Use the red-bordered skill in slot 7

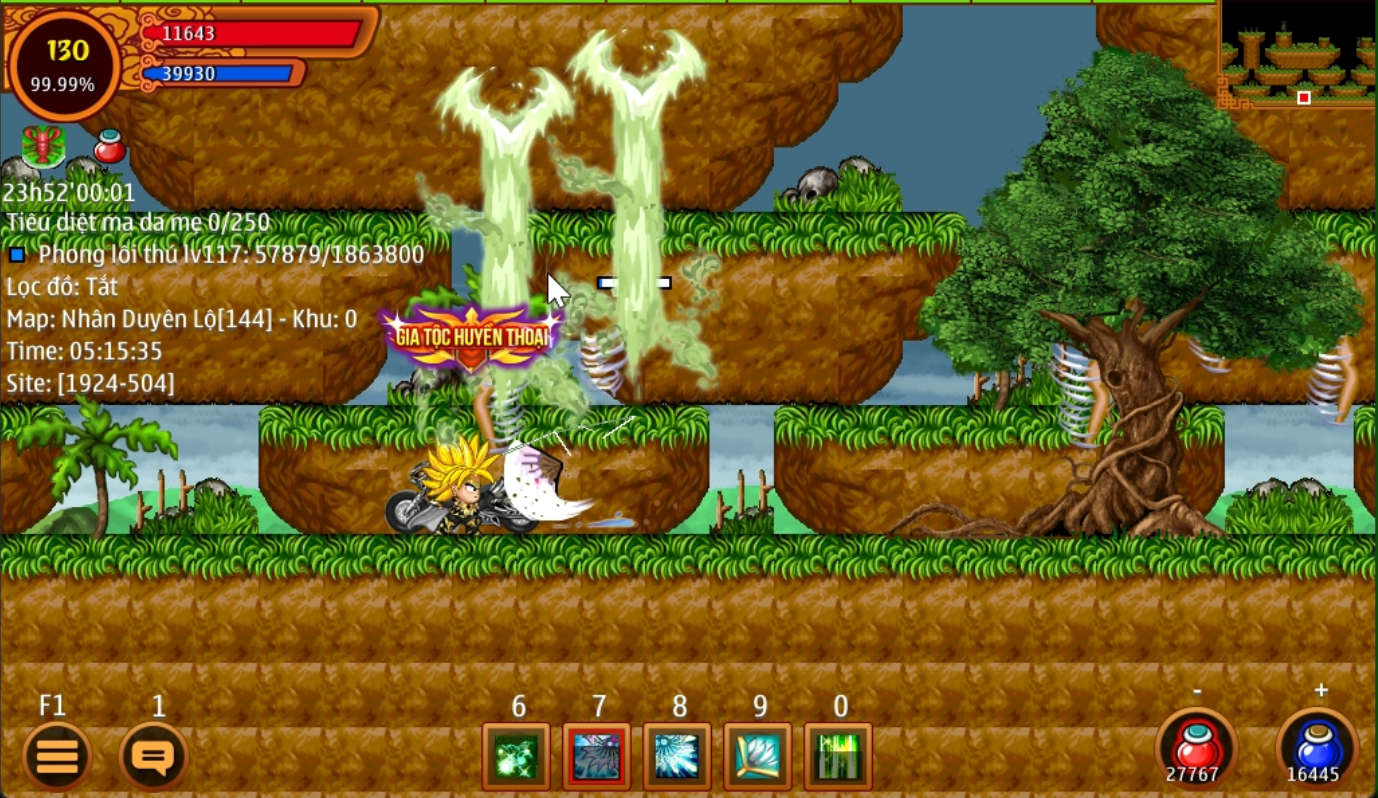point(597,757)
